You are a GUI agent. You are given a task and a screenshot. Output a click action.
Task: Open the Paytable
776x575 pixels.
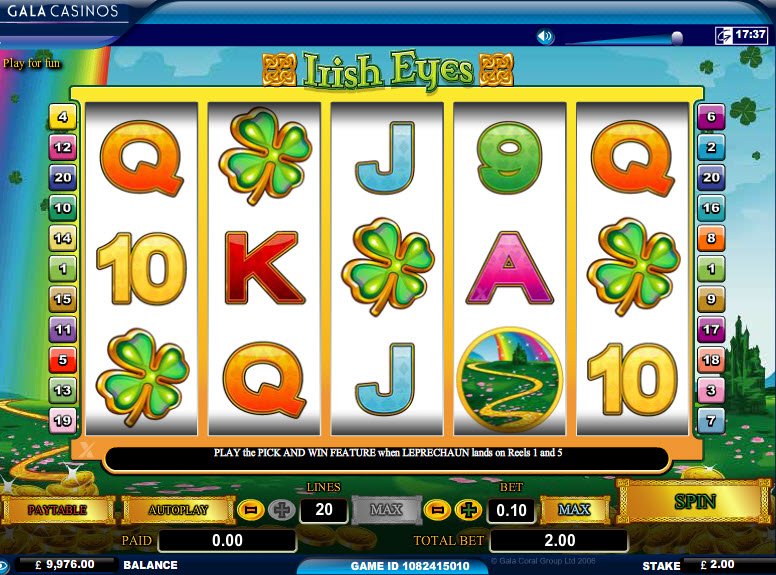point(57,510)
